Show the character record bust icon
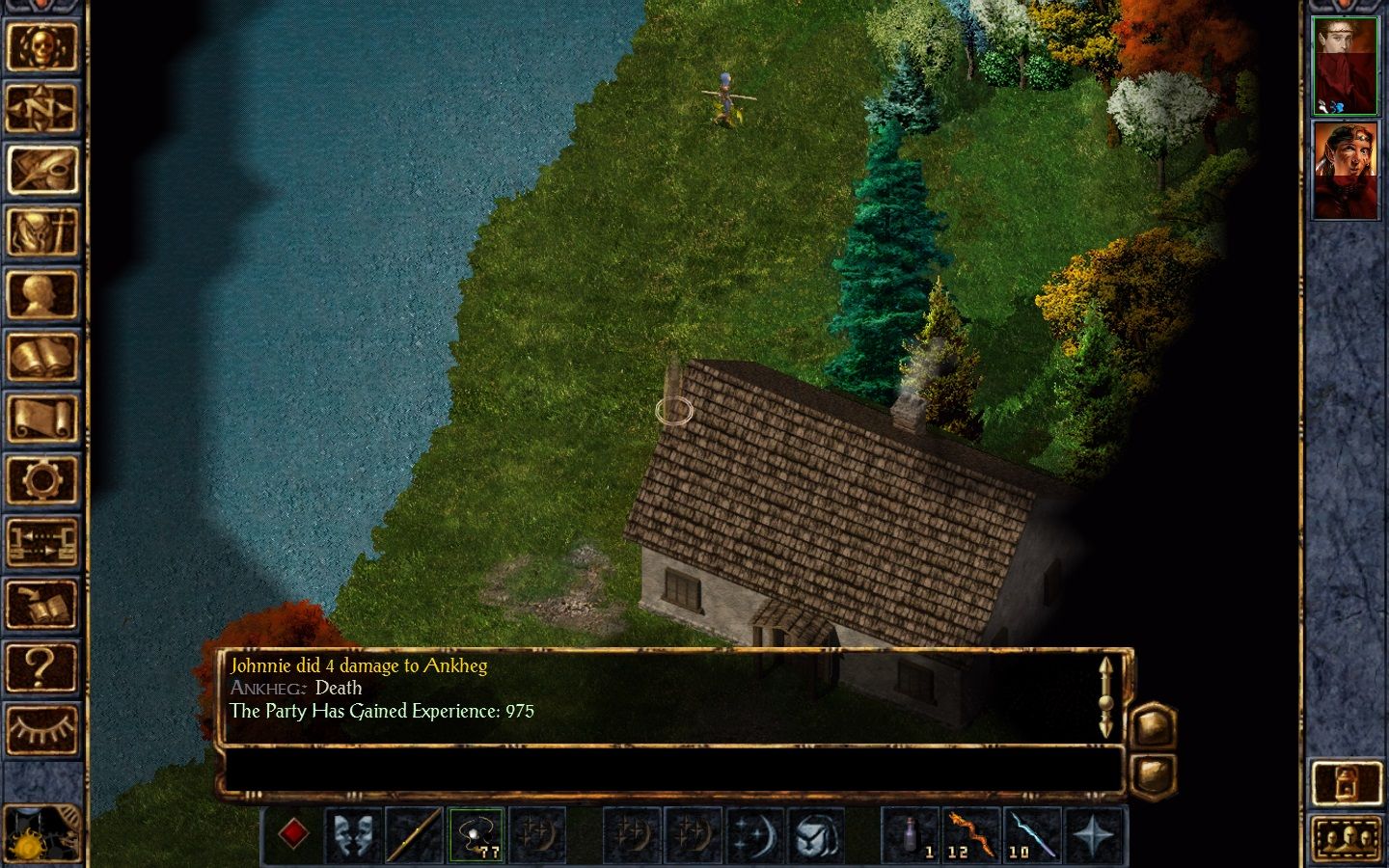Viewport: 1389px width, 868px height. click(41, 295)
